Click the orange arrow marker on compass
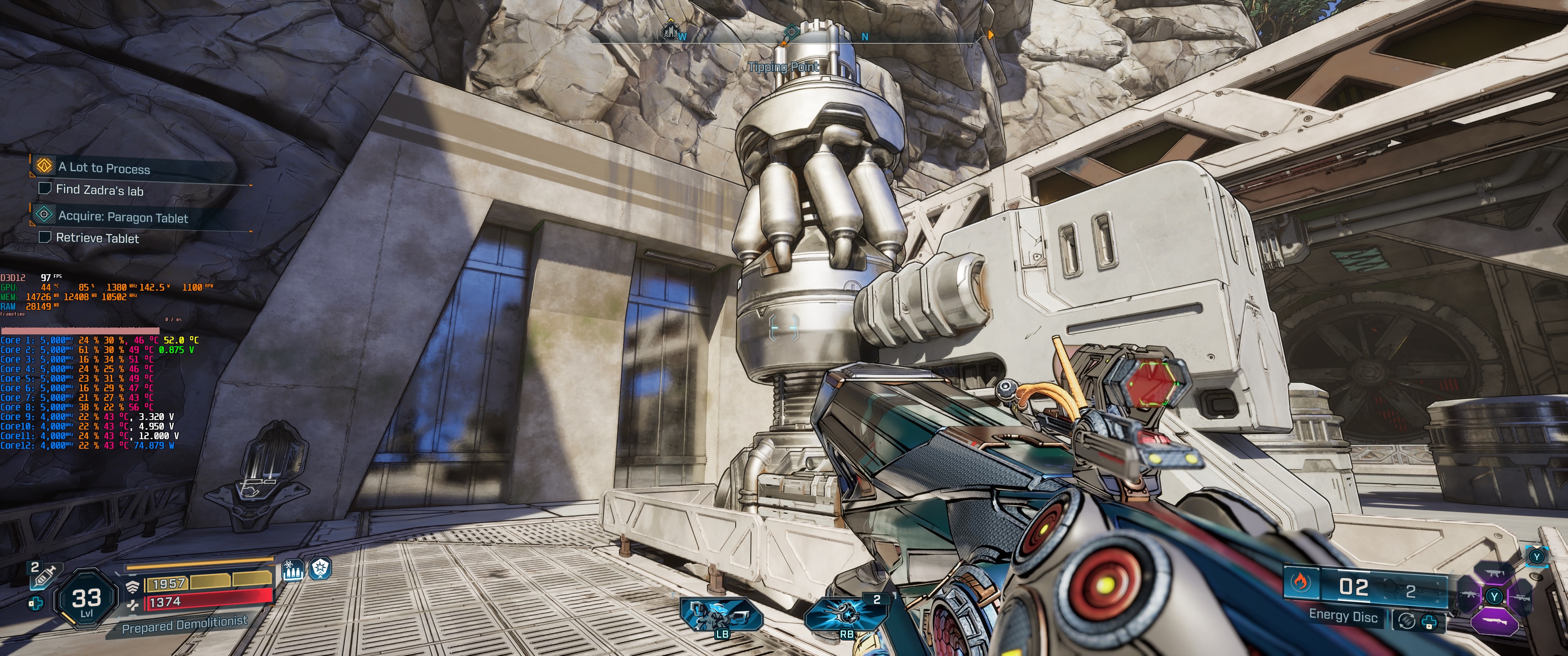This screenshot has width=1568, height=656. 990,35
